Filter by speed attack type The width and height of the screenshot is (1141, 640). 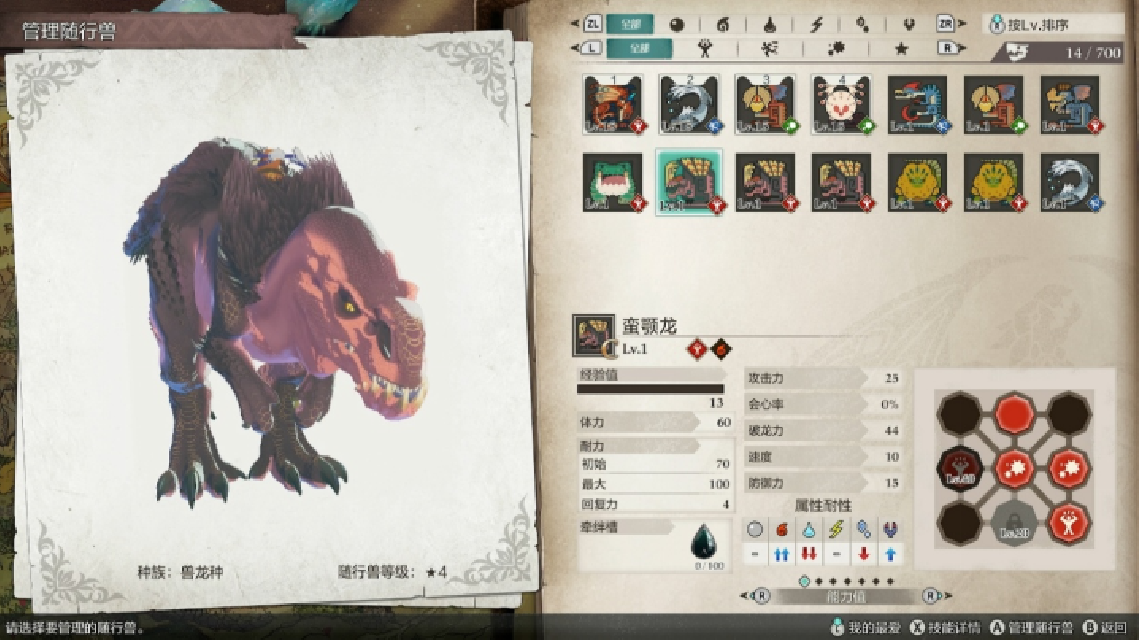(769, 48)
